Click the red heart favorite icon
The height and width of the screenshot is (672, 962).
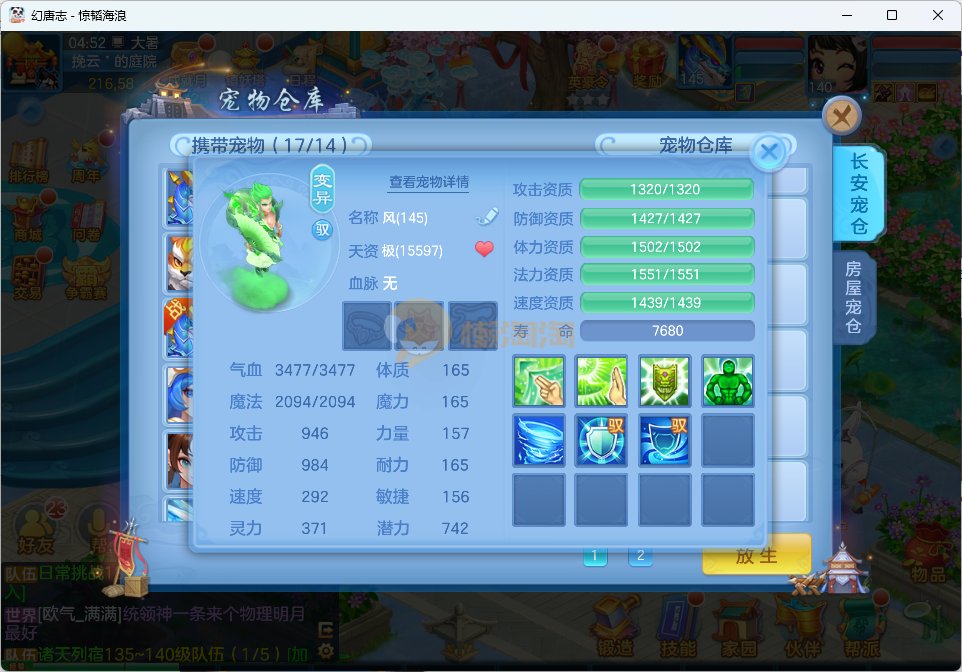[x=485, y=249]
